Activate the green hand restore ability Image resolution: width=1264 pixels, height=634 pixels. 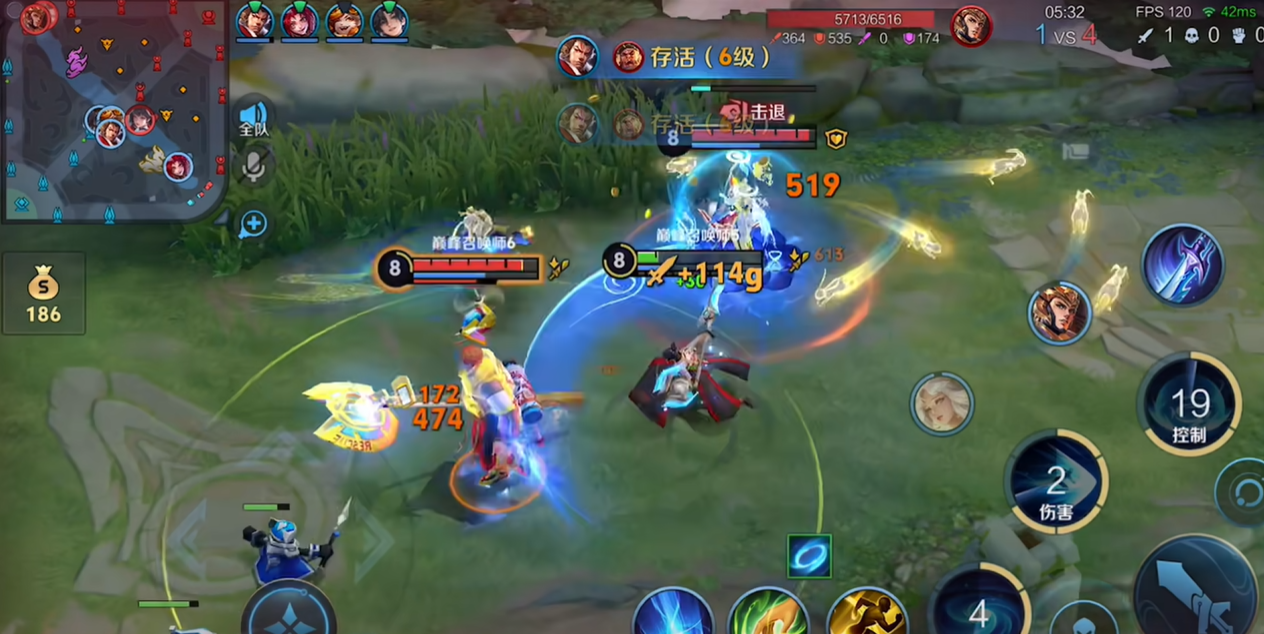pos(768,612)
